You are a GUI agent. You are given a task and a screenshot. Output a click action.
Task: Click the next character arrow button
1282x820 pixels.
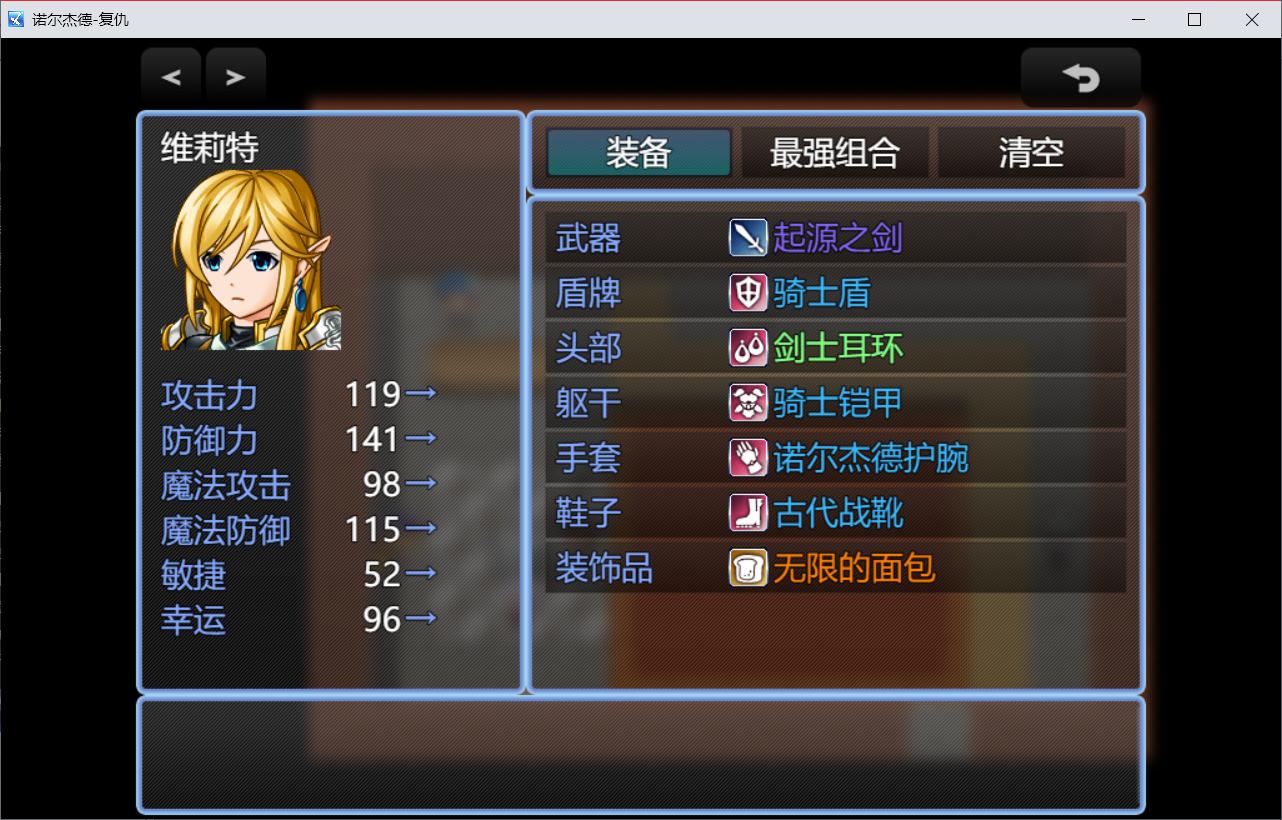(236, 77)
